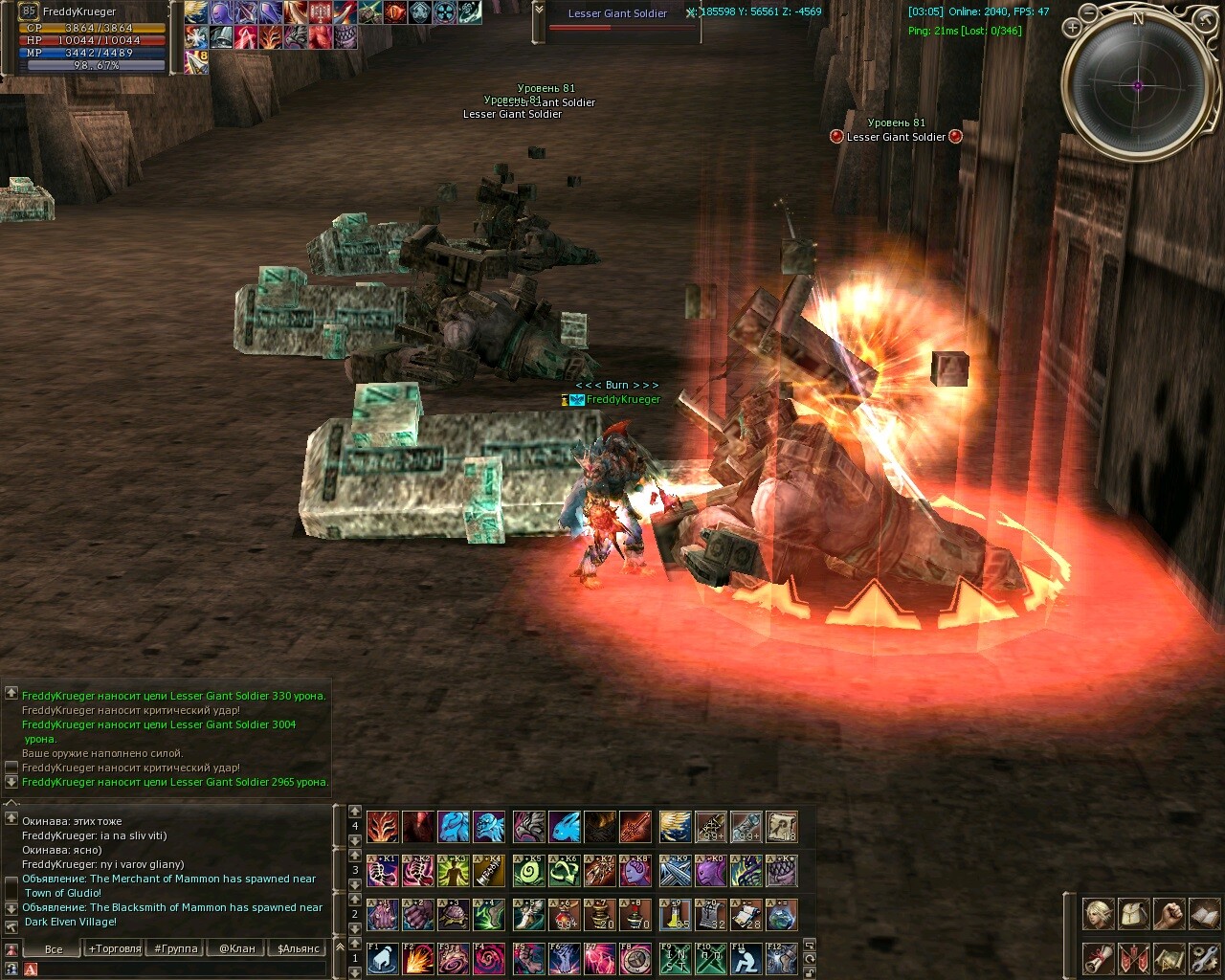Image resolution: width=1225 pixels, height=980 pixels.
Task: Open the clan crossed-banners icon
Action: [1133, 957]
